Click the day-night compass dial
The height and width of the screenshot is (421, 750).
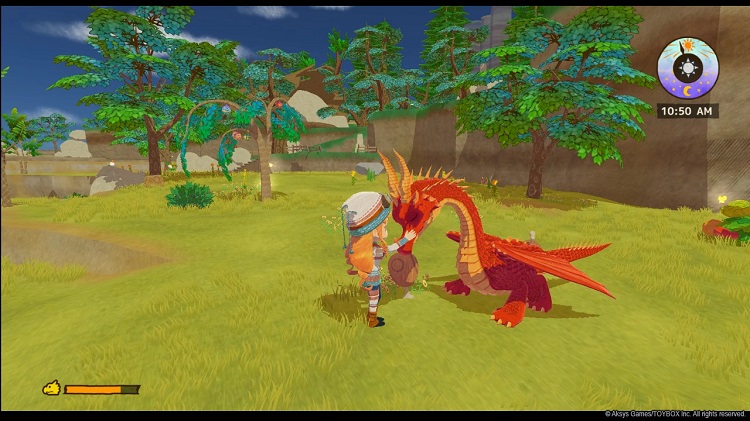click(687, 68)
